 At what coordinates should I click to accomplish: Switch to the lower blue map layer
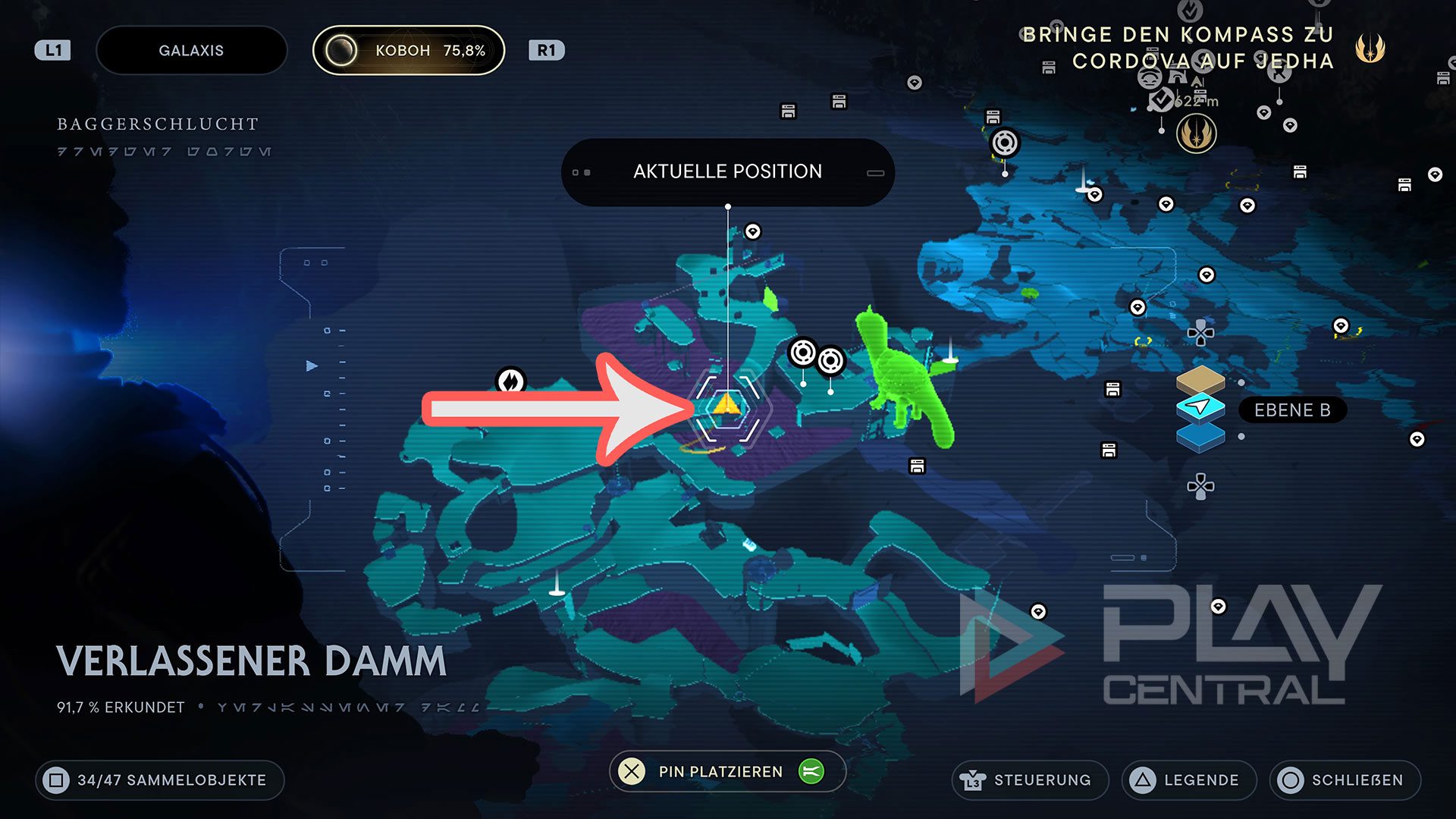pos(1200,438)
